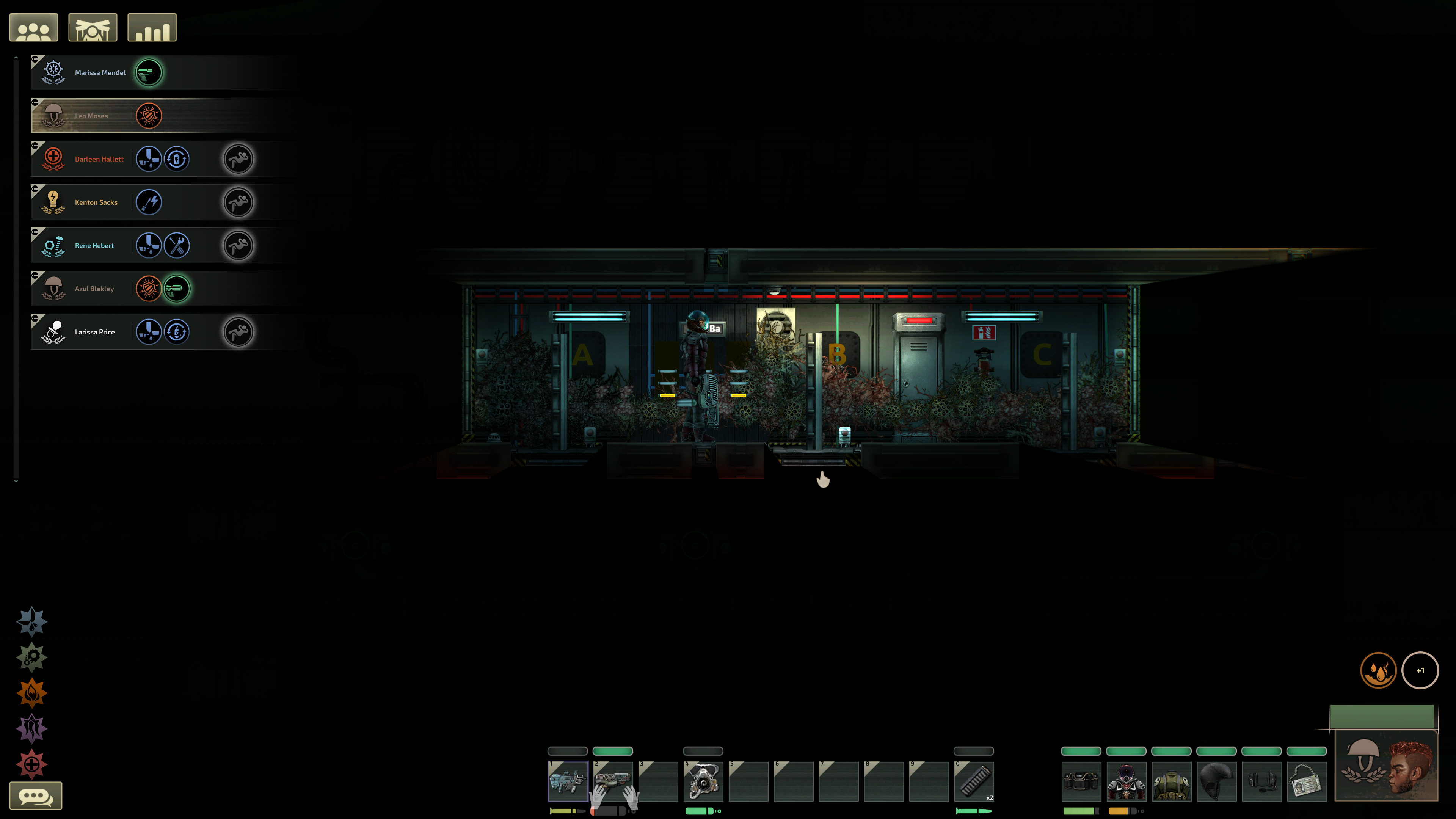Select the rifle in hotbar slot 1

coord(568,781)
